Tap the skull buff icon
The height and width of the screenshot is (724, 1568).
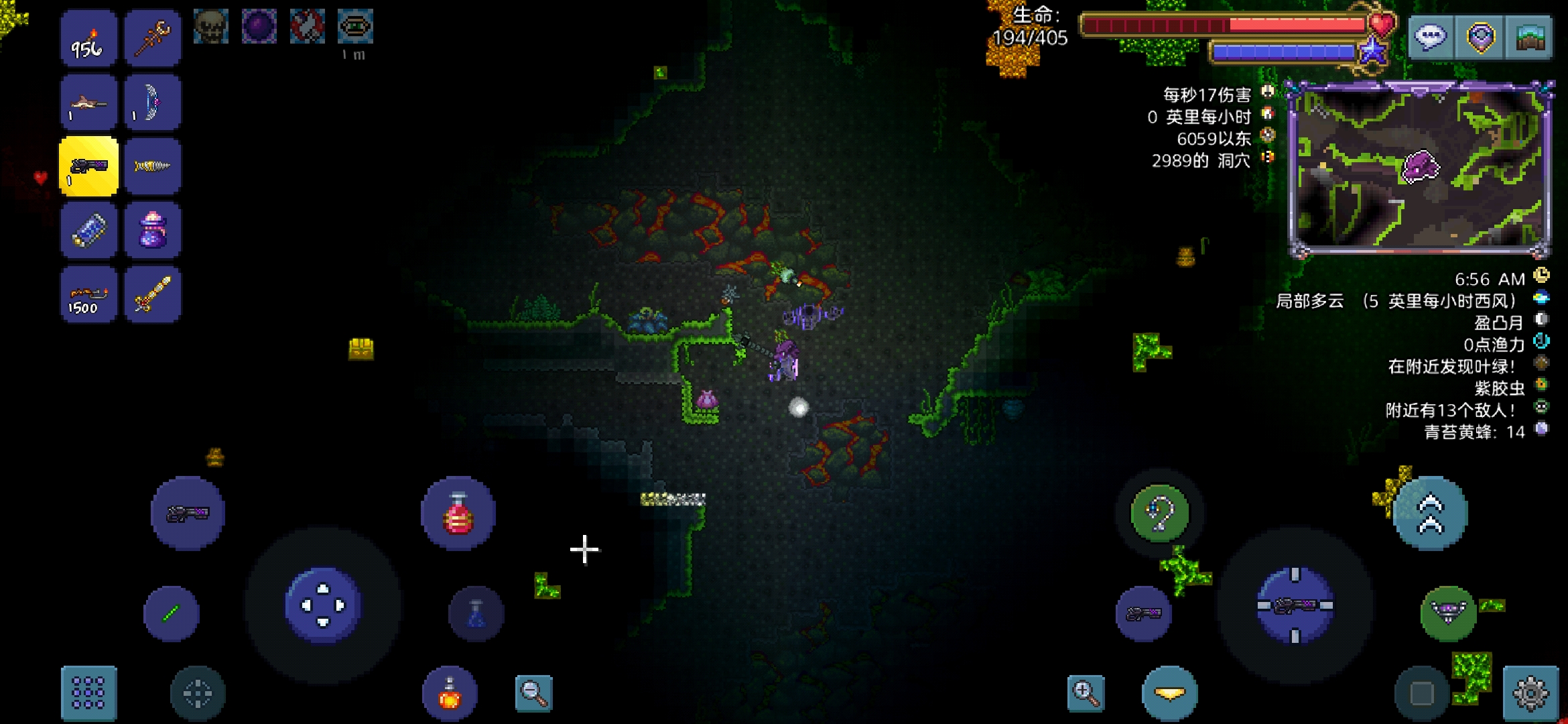[210, 27]
